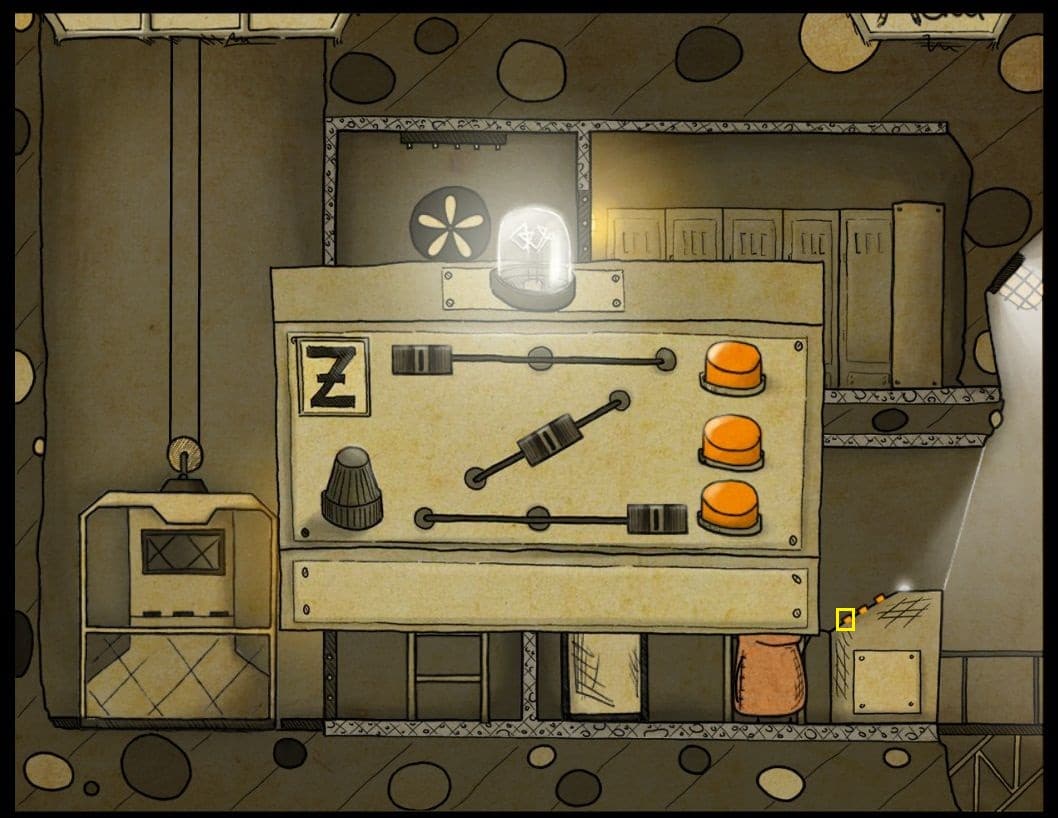1058x818 pixels.
Task: Turn the ribbed dark knob on the panel
Action: (x=351, y=488)
